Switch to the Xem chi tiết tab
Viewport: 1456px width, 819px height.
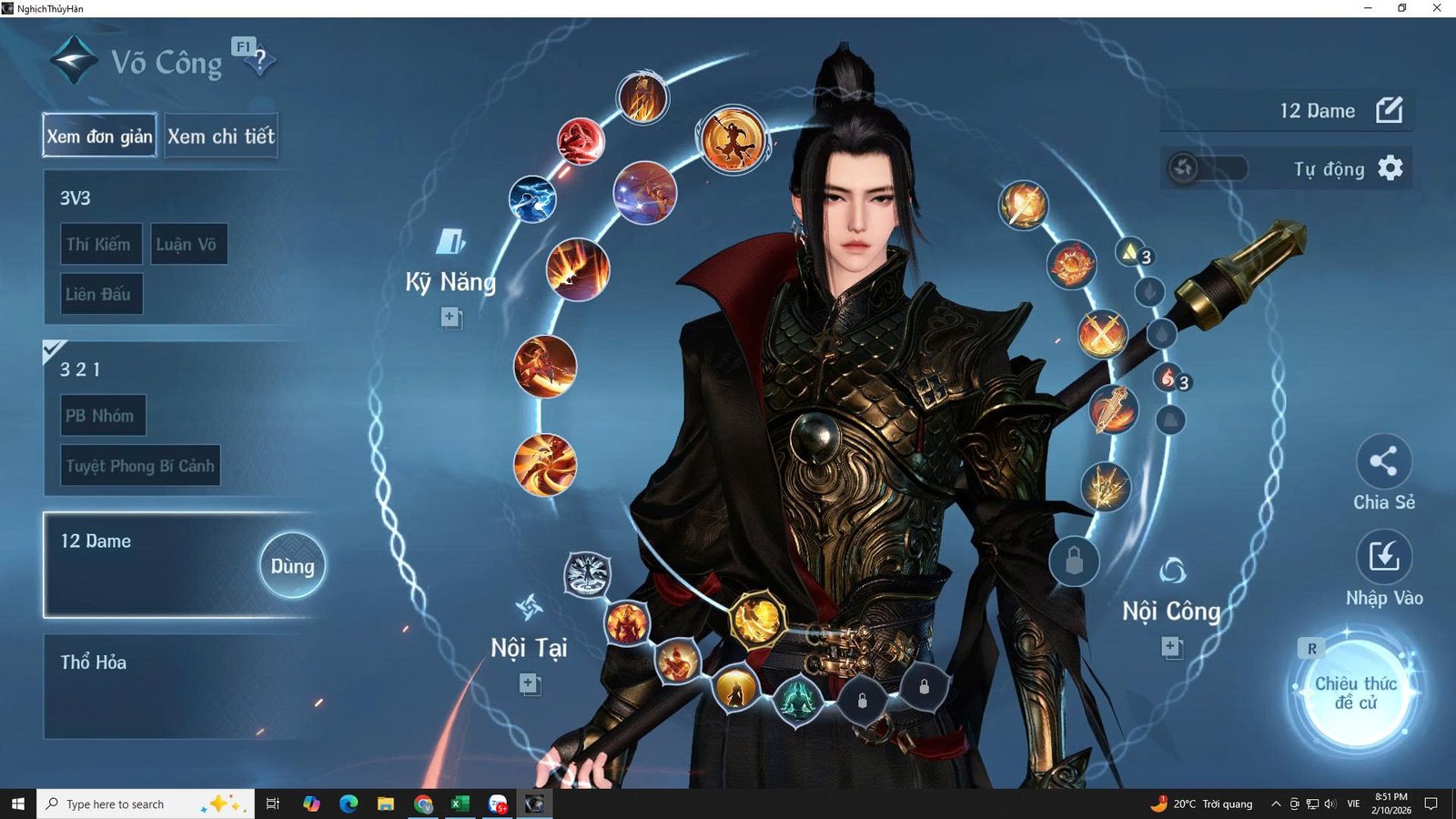[221, 136]
